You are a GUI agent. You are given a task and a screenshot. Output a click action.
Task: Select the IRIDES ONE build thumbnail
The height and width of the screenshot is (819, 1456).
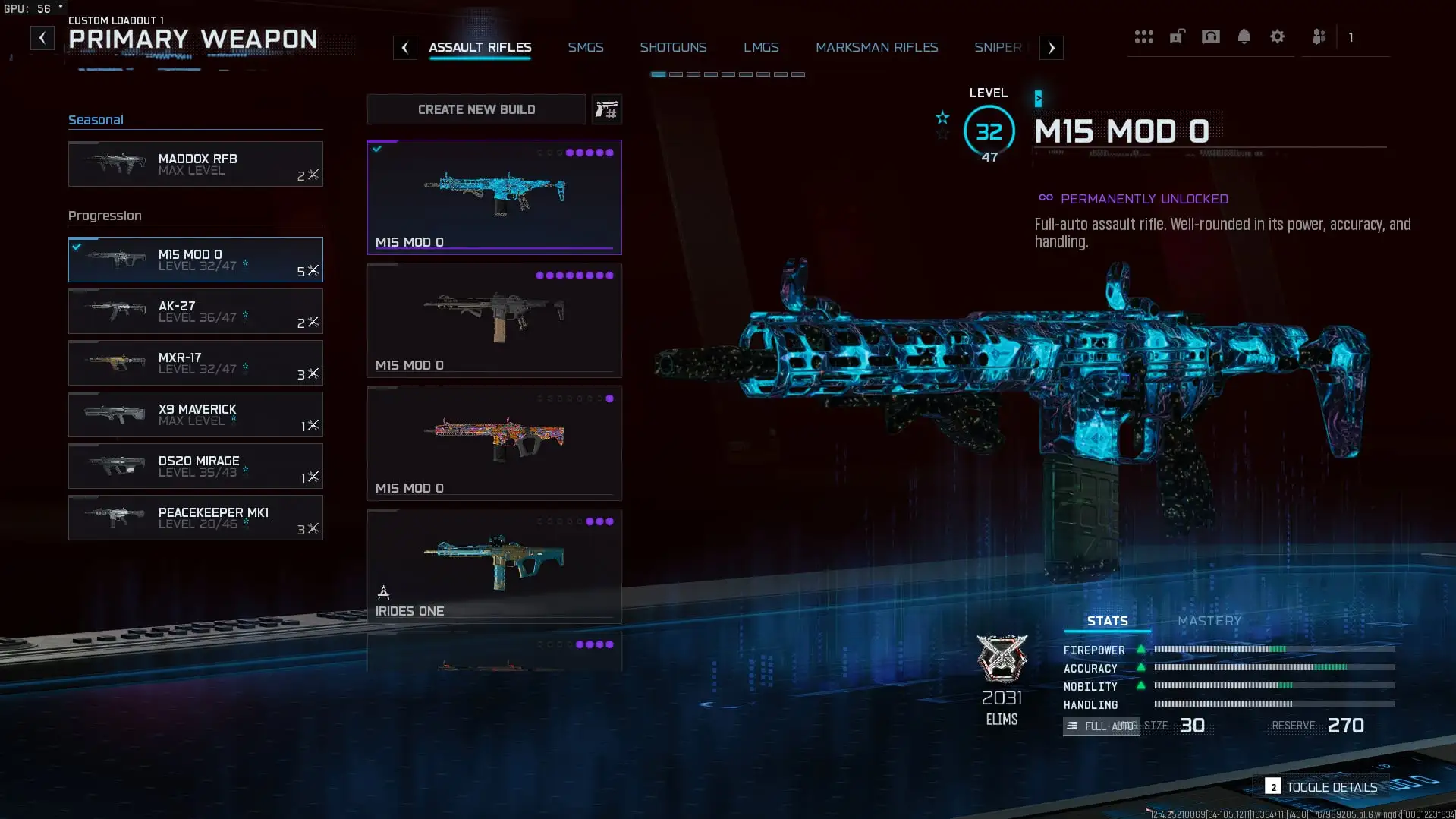[494, 565]
